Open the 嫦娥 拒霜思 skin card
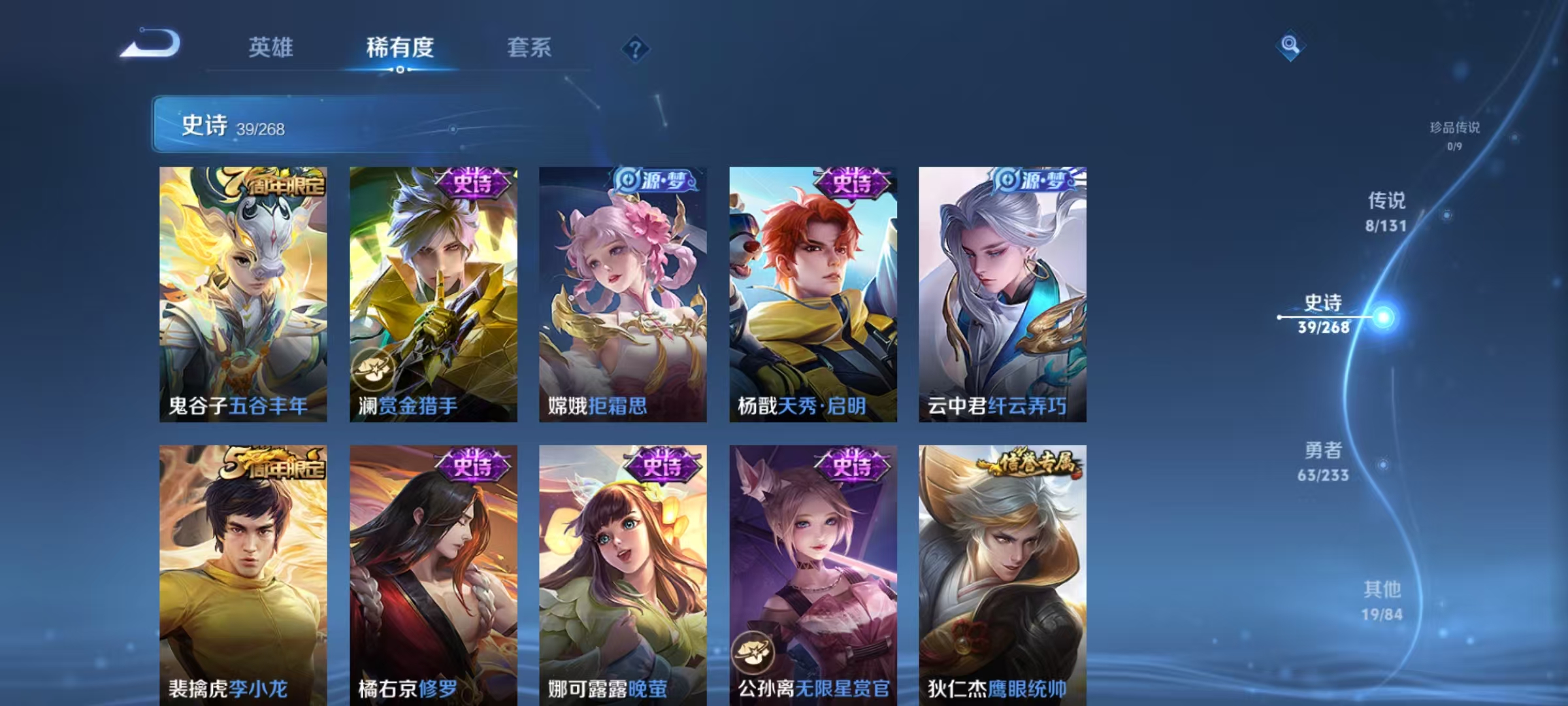Viewport: 1568px width, 706px height. click(623, 294)
